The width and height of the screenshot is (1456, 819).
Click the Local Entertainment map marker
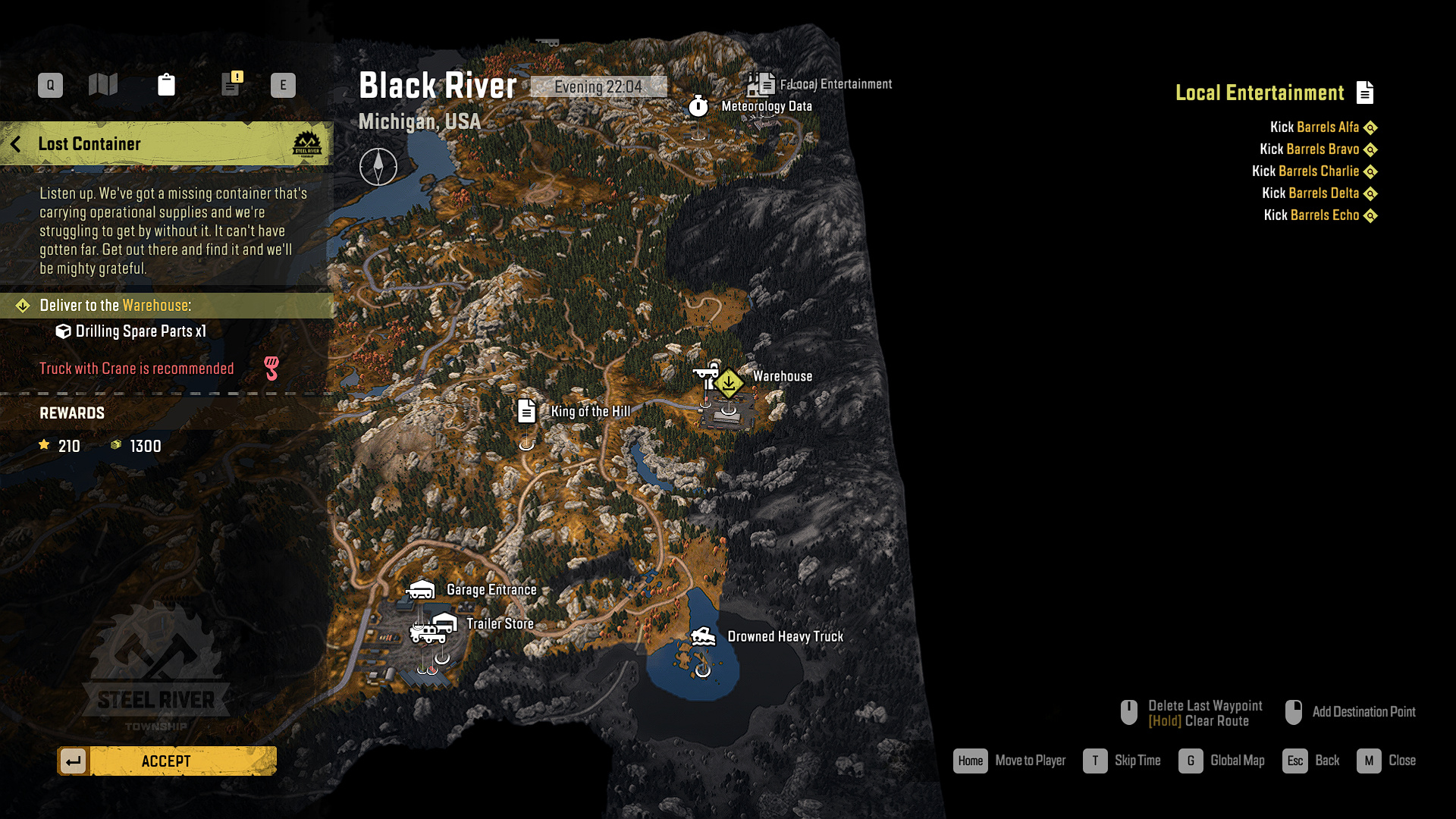pos(761,83)
